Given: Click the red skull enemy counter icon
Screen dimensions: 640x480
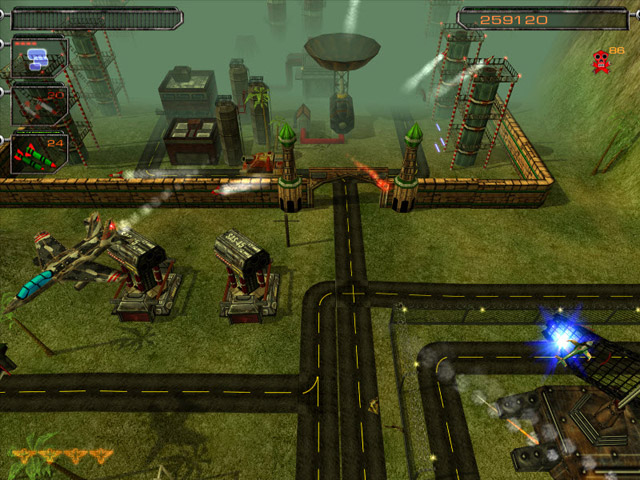Looking at the screenshot, I should [x=601, y=61].
